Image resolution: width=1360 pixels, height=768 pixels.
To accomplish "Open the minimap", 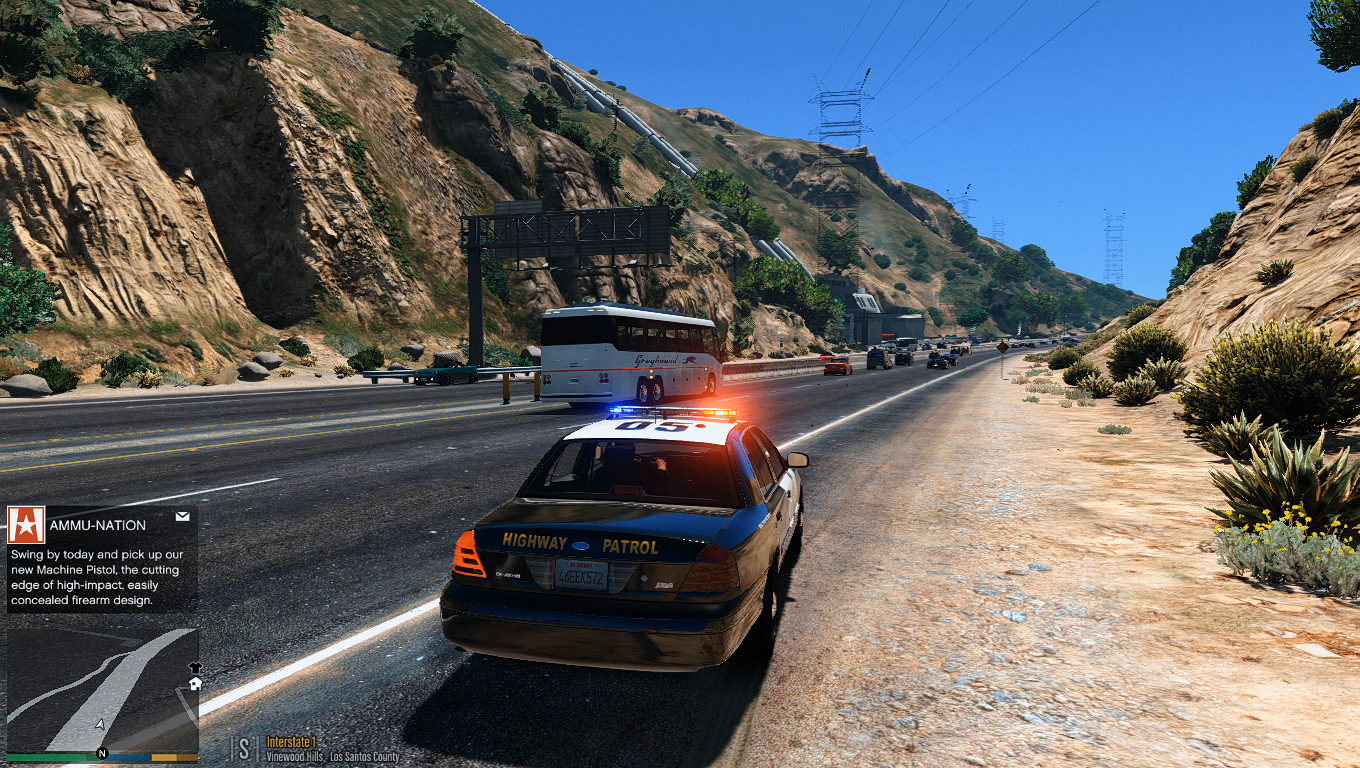I will pyautogui.click(x=102, y=690).
